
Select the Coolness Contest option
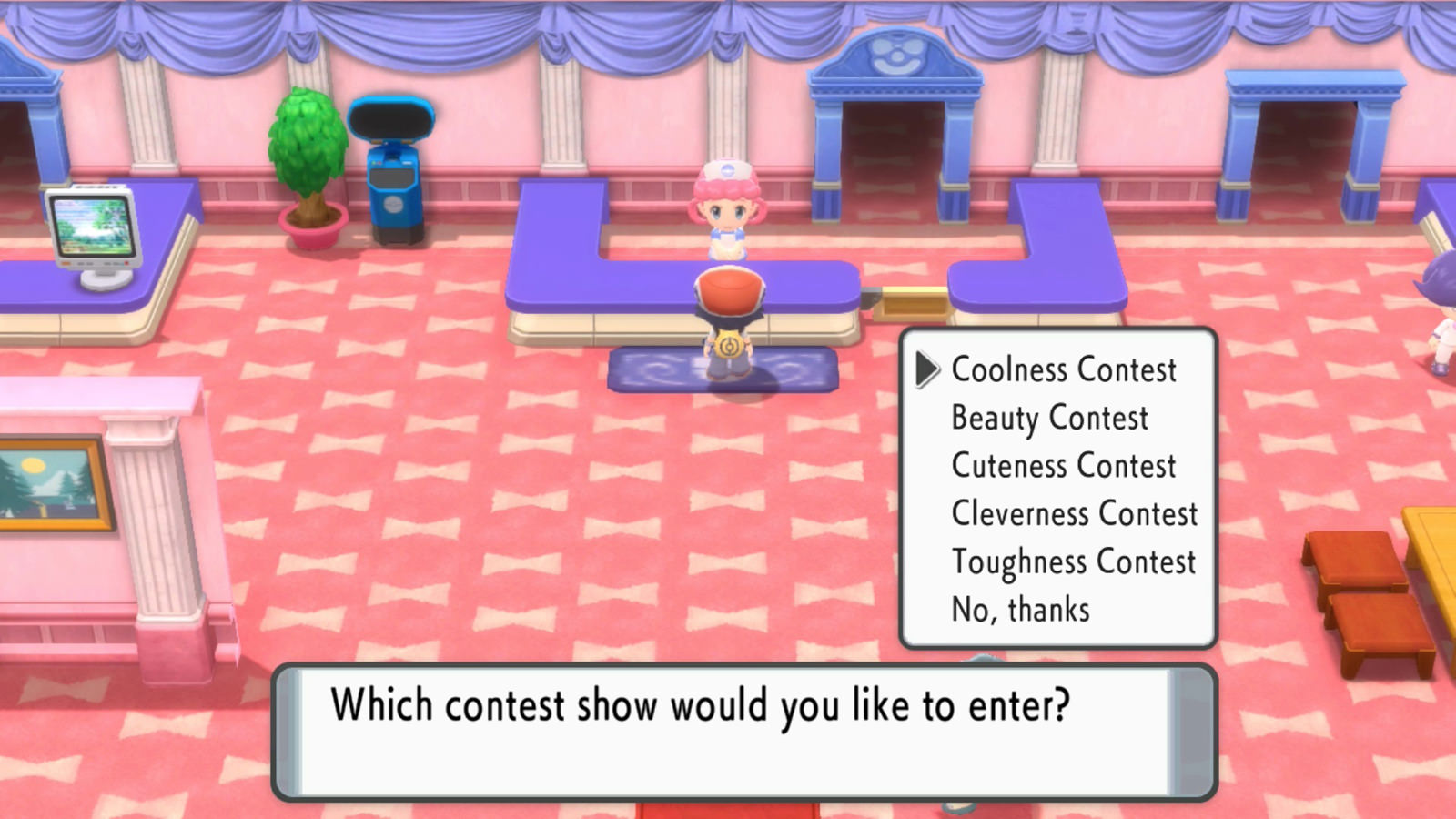tap(1063, 369)
